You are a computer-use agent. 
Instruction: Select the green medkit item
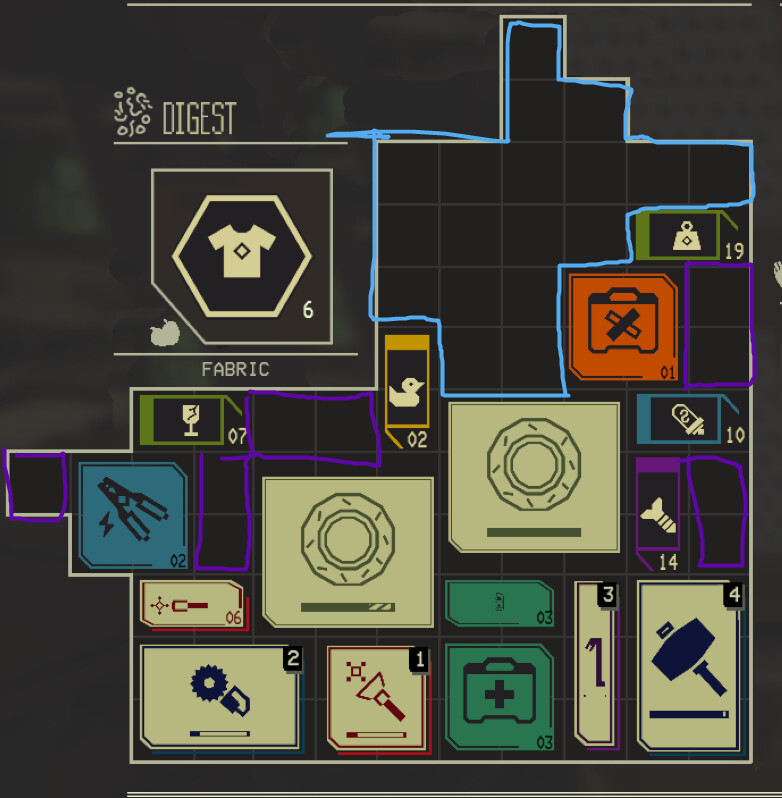498,697
